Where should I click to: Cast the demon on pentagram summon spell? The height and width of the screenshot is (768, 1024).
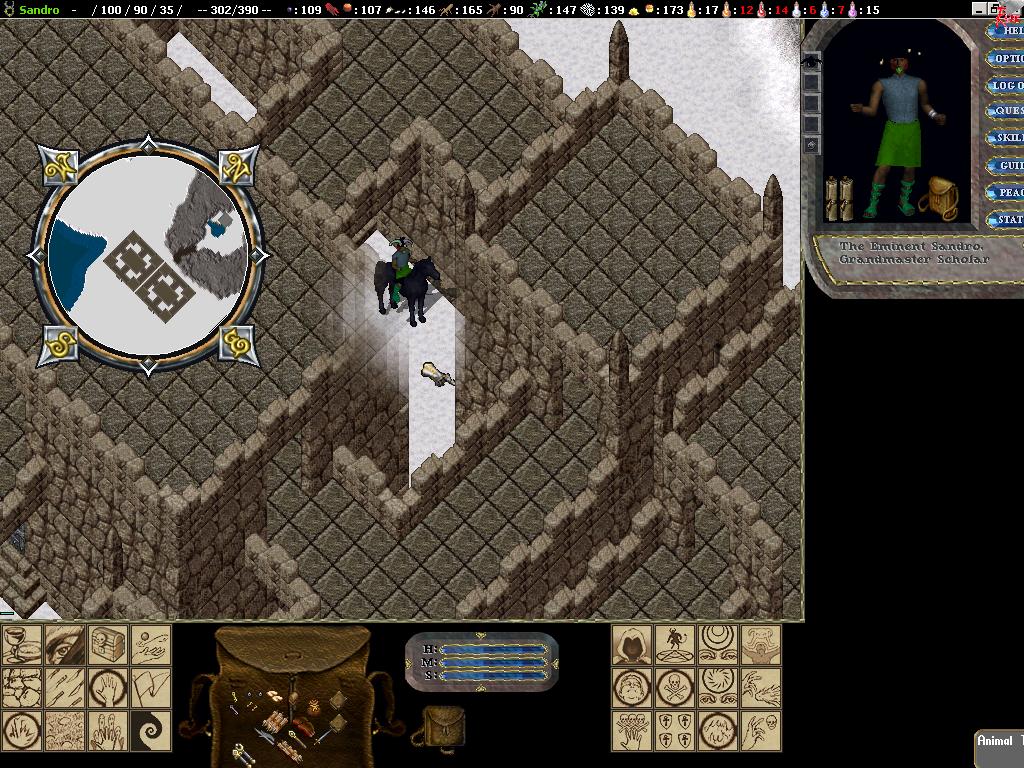coord(675,645)
